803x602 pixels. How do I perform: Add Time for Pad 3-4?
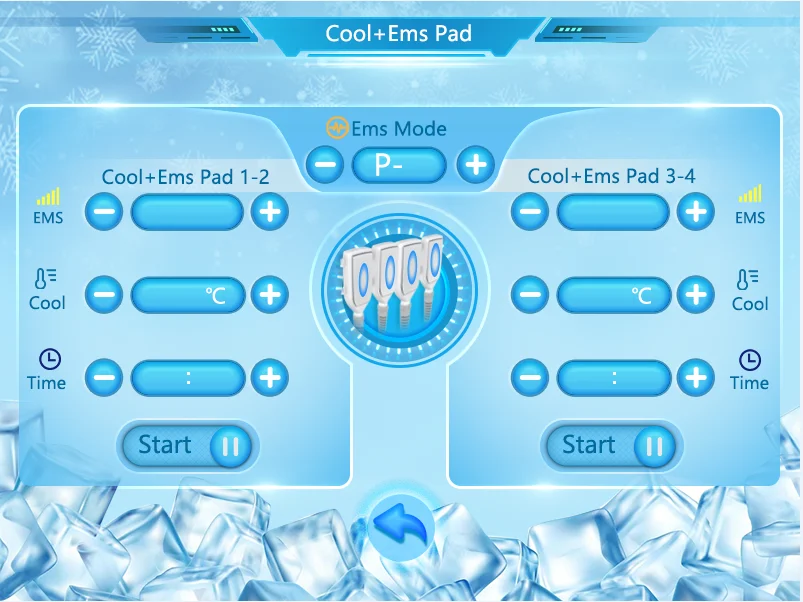(x=695, y=378)
